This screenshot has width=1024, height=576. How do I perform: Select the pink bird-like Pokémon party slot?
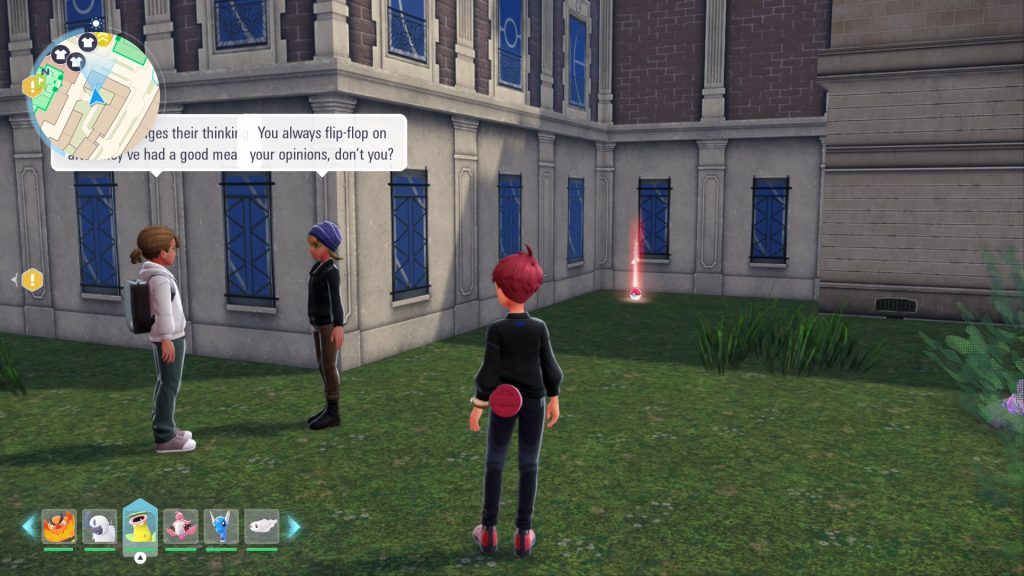[x=181, y=526]
